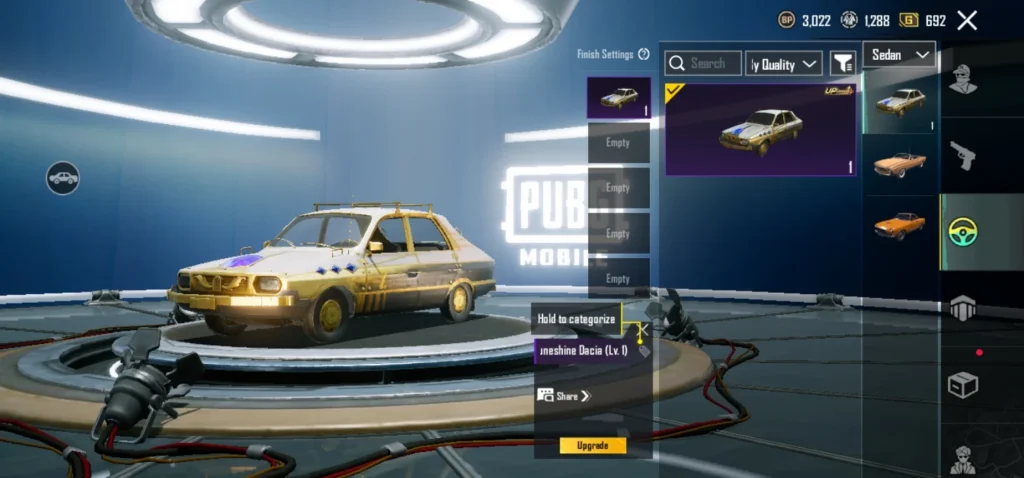Choose the gold Dacia in the sedan list
Image resolution: width=1024 pixels, height=478 pixels.
[x=900, y=101]
